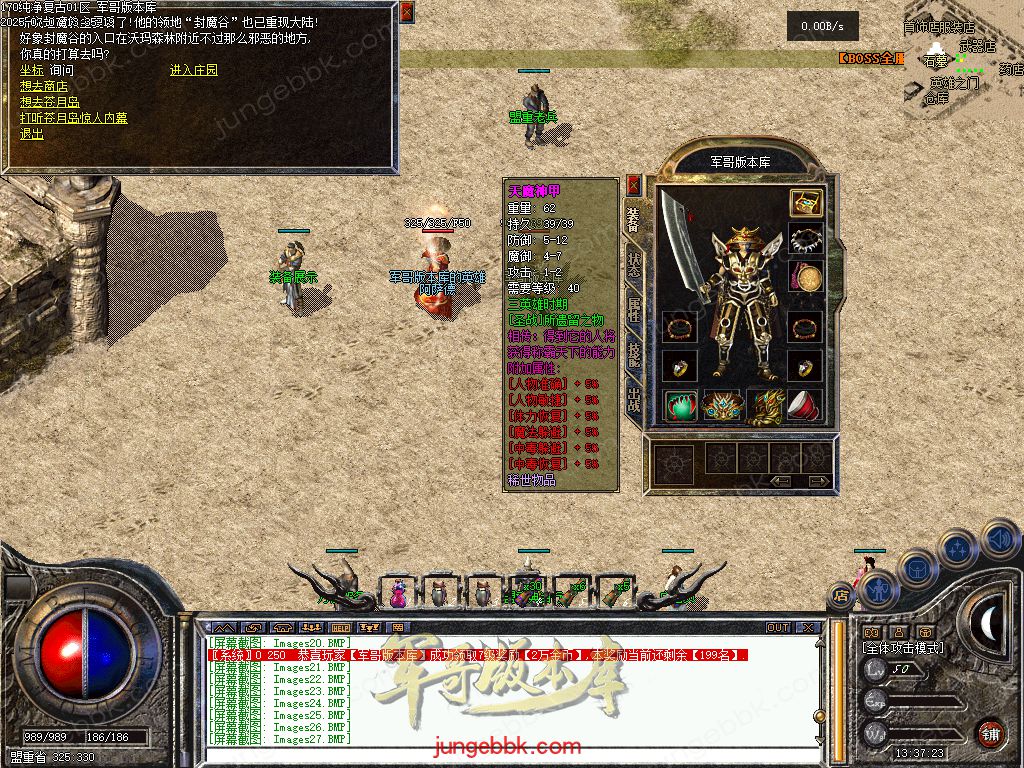Select the spiked necklace equipment slot
The height and width of the screenshot is (768, 1024).
(805, 240)
